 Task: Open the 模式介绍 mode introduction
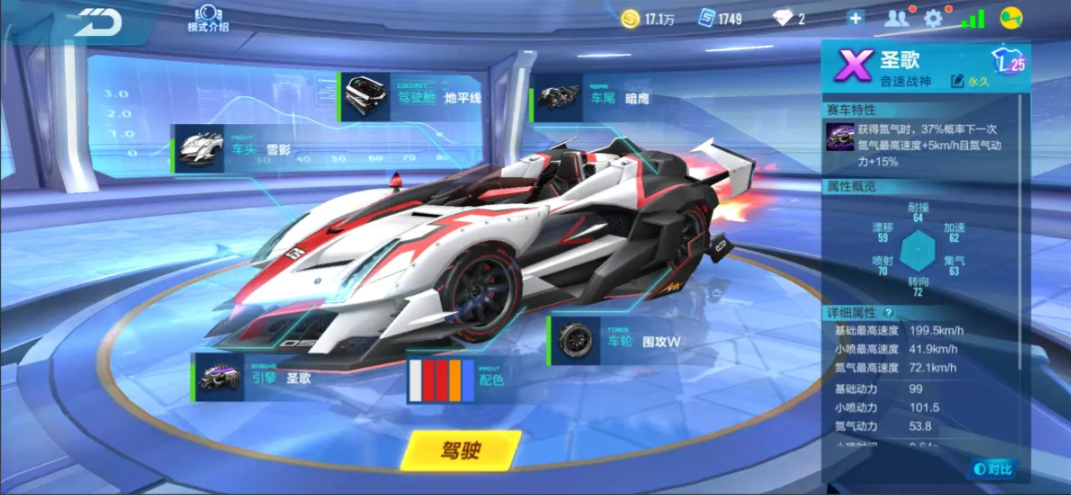point(208,17)
